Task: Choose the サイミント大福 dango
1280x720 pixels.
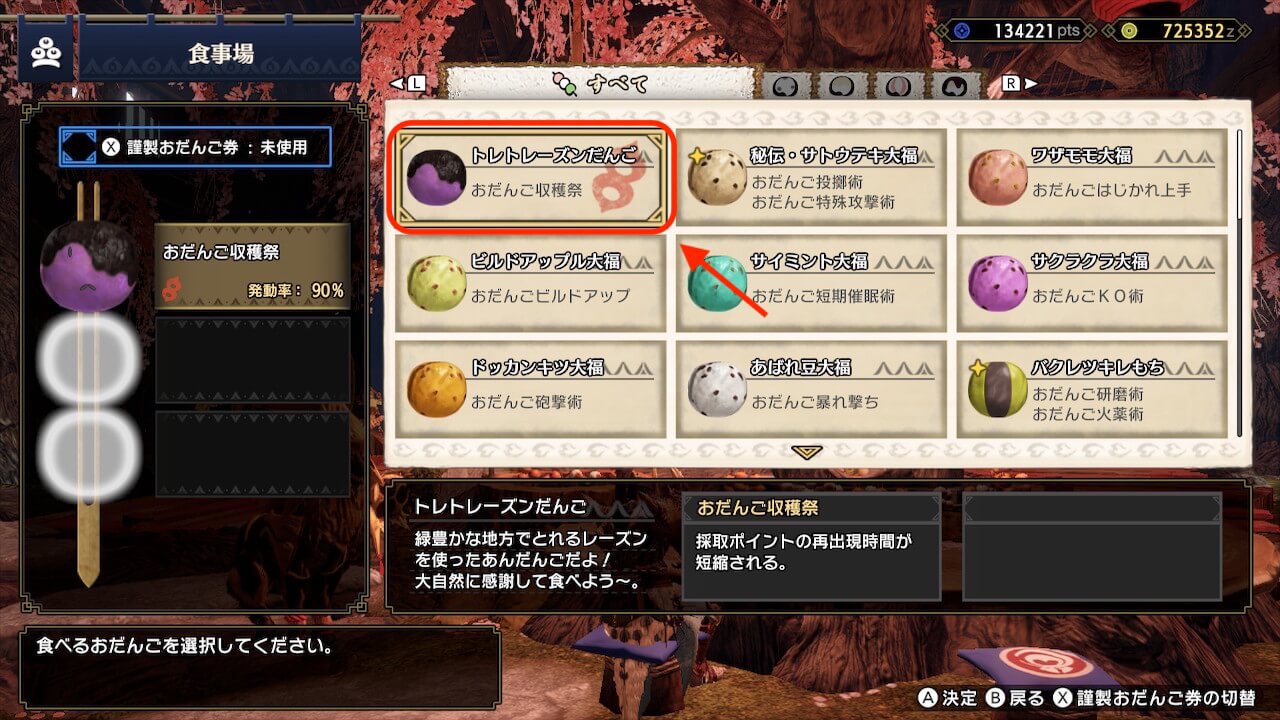Action: [811, 283]
